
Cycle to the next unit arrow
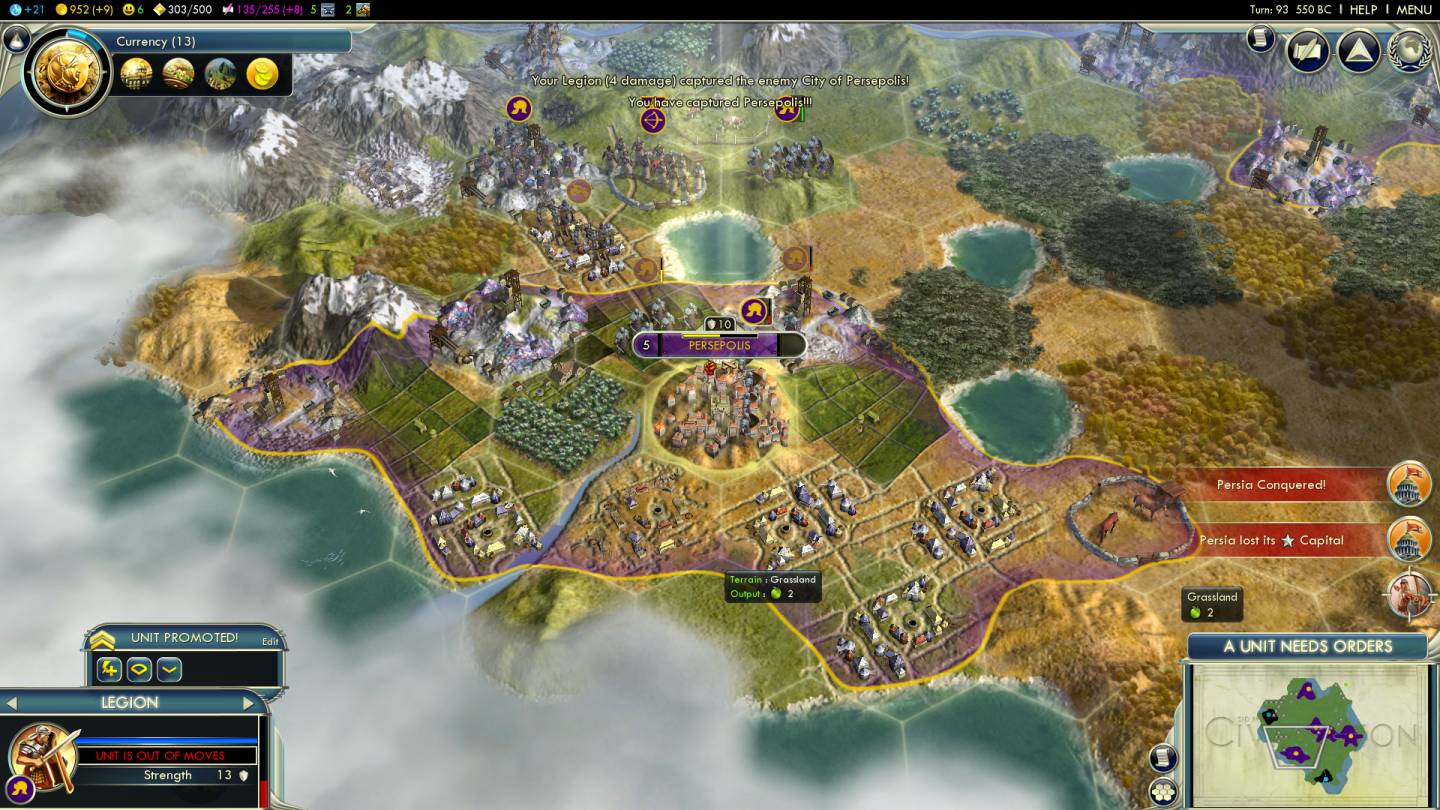click(x=248, y=703)
